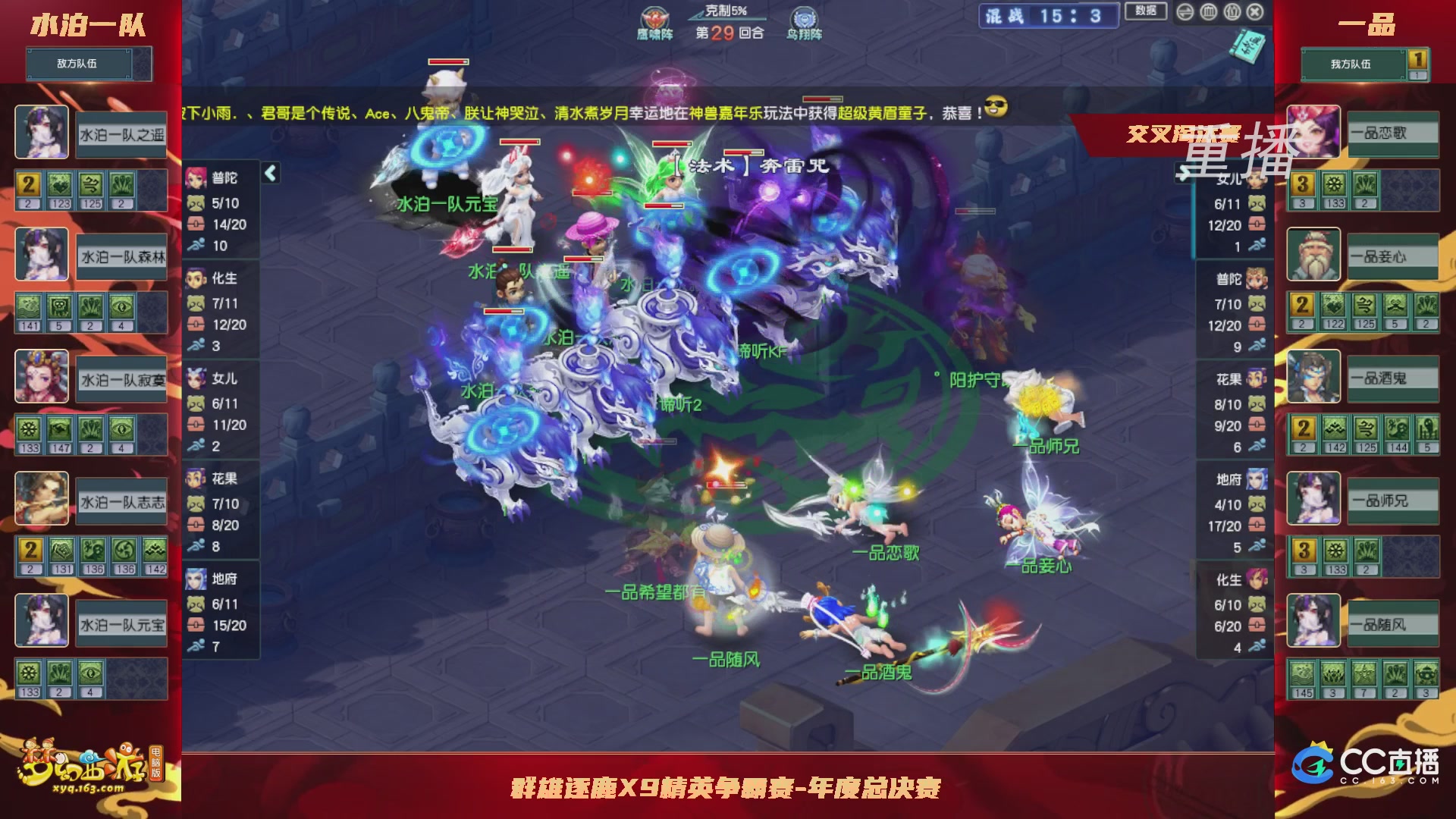Toggle the double-arrow speed-up control

coord(1185,12)
